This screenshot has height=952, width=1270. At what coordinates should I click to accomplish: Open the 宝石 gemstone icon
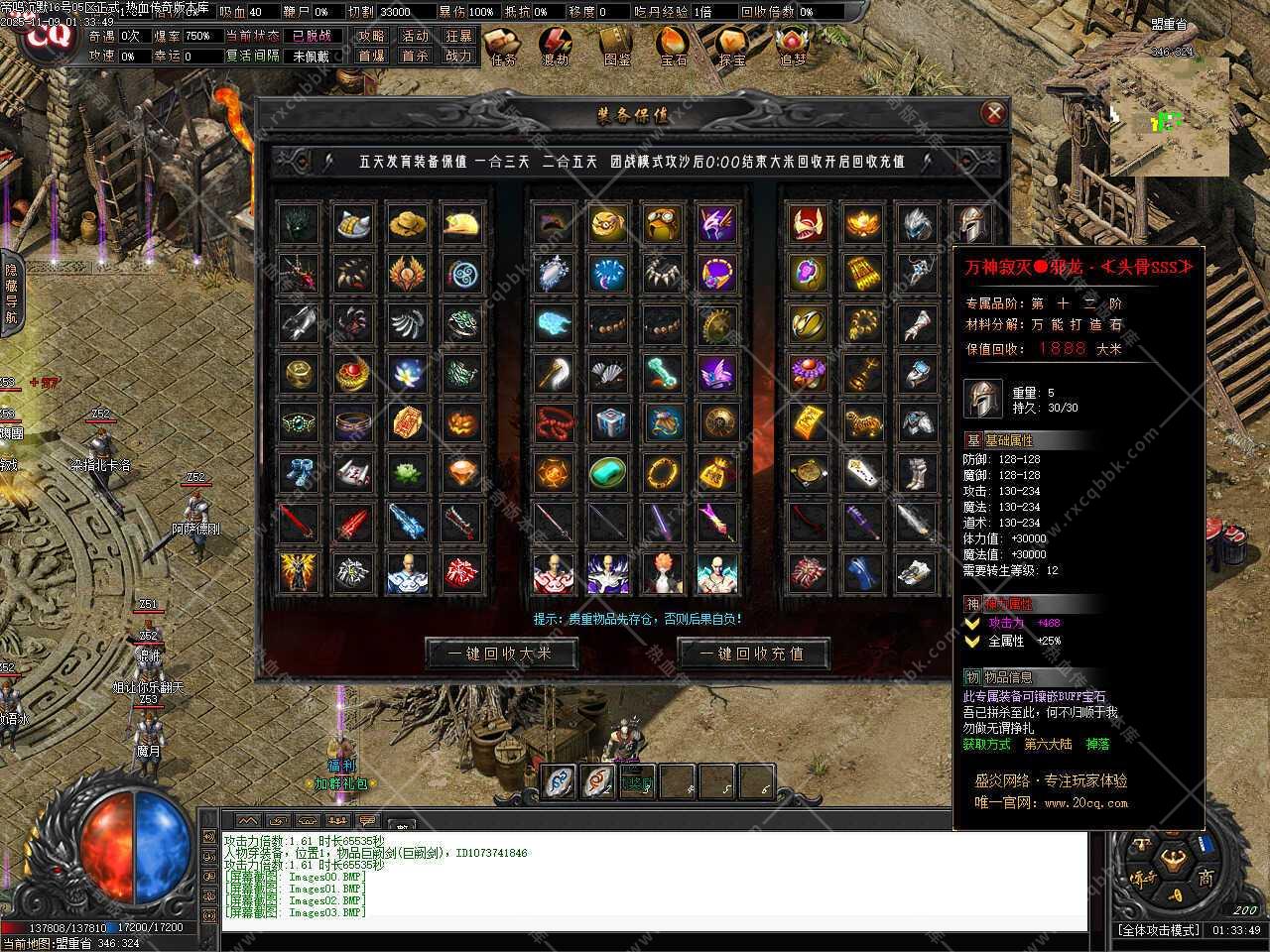[x=673, y=46]
